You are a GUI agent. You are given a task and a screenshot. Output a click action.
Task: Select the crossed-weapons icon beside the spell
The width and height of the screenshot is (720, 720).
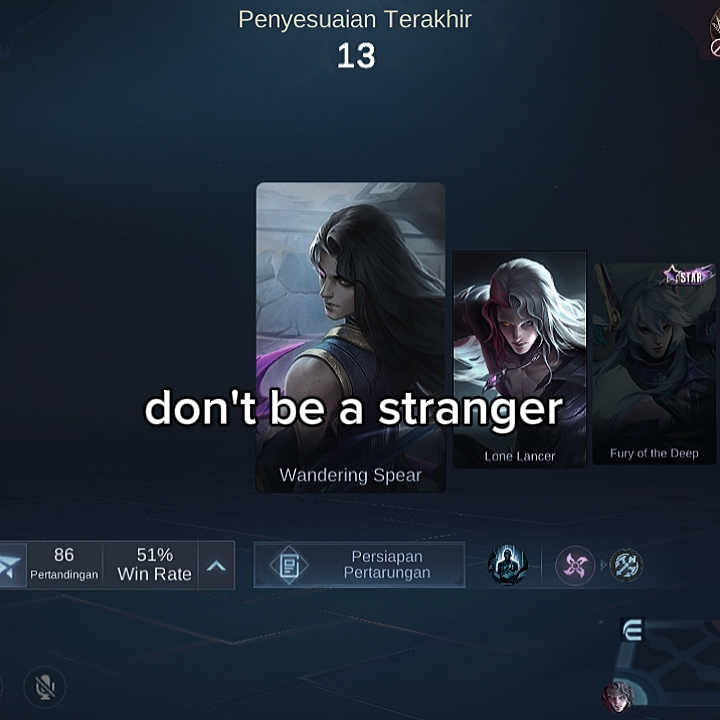[626, 566]
